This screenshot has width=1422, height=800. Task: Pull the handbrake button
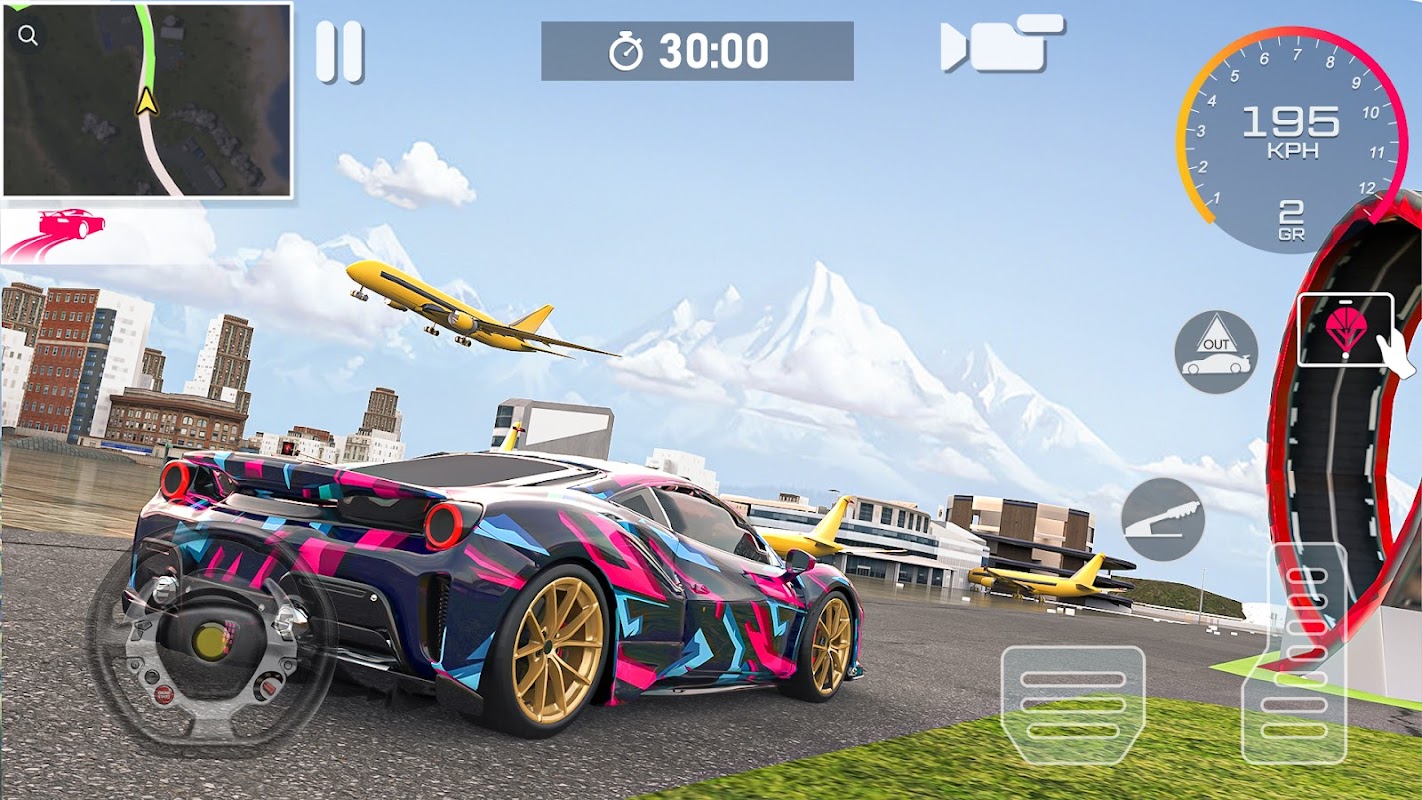click(x=1162, y=519)
